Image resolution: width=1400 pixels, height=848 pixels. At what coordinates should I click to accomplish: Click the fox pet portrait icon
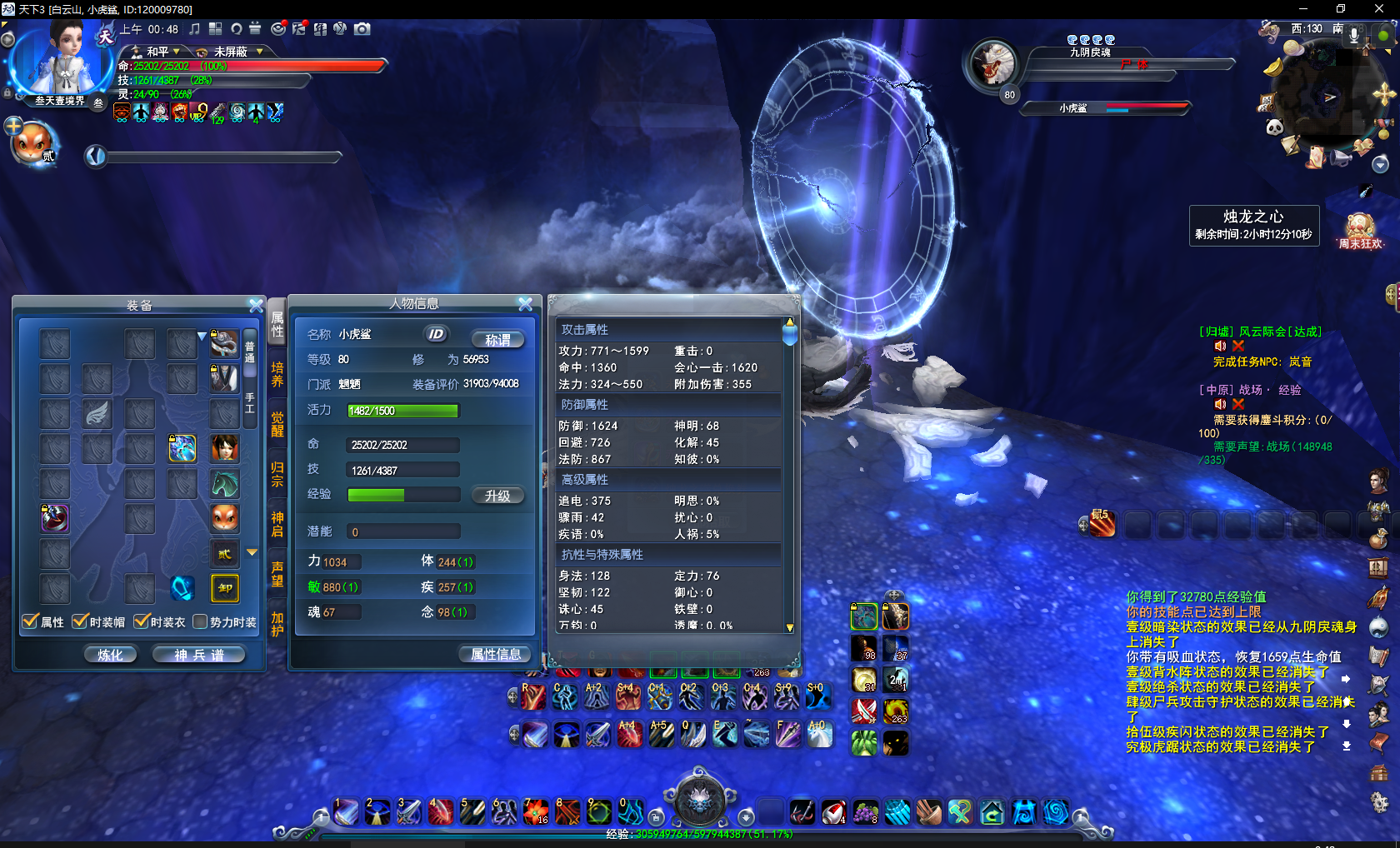point(32,143)
